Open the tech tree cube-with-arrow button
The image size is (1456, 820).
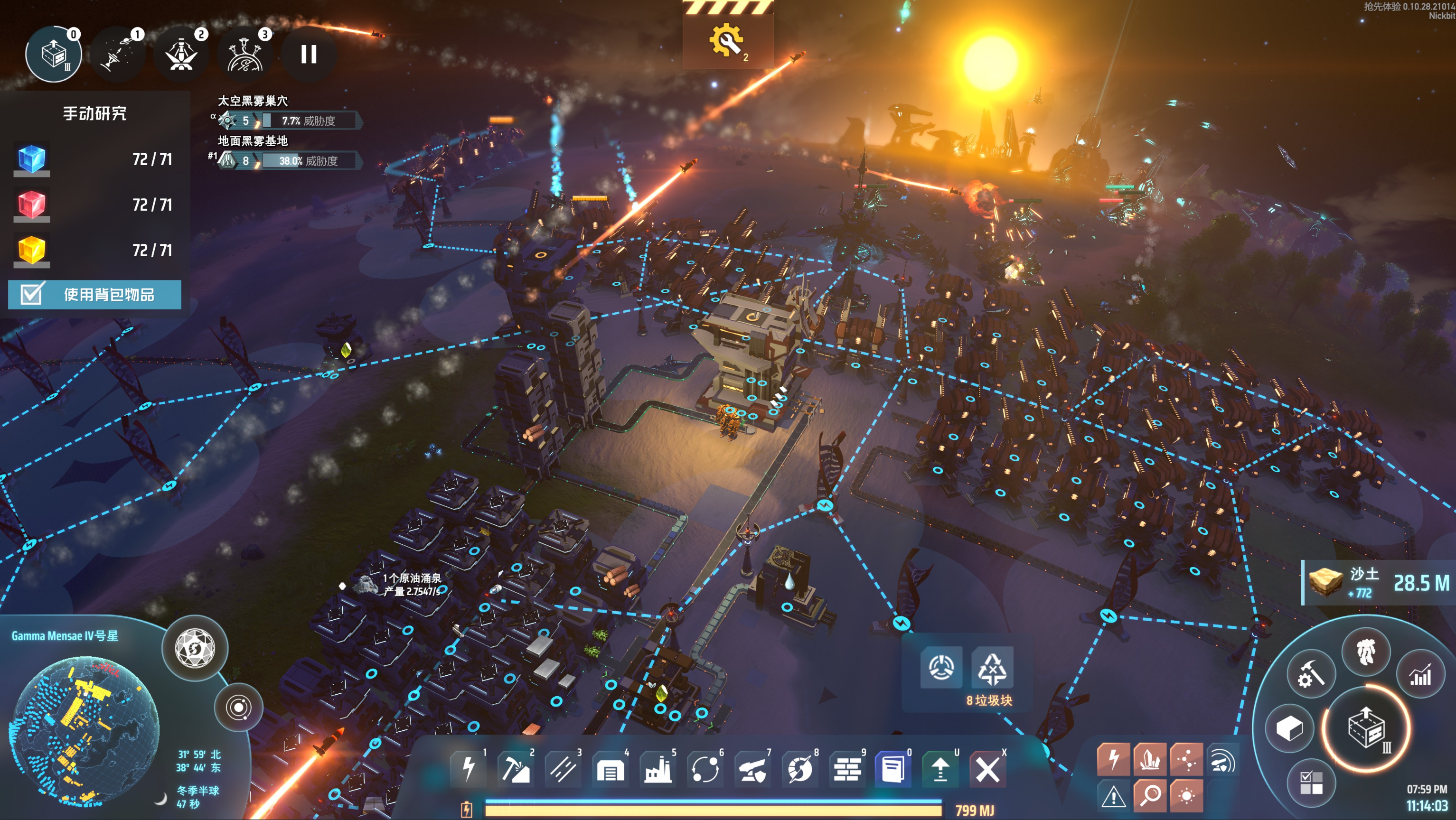click(x=1366, y=728)
